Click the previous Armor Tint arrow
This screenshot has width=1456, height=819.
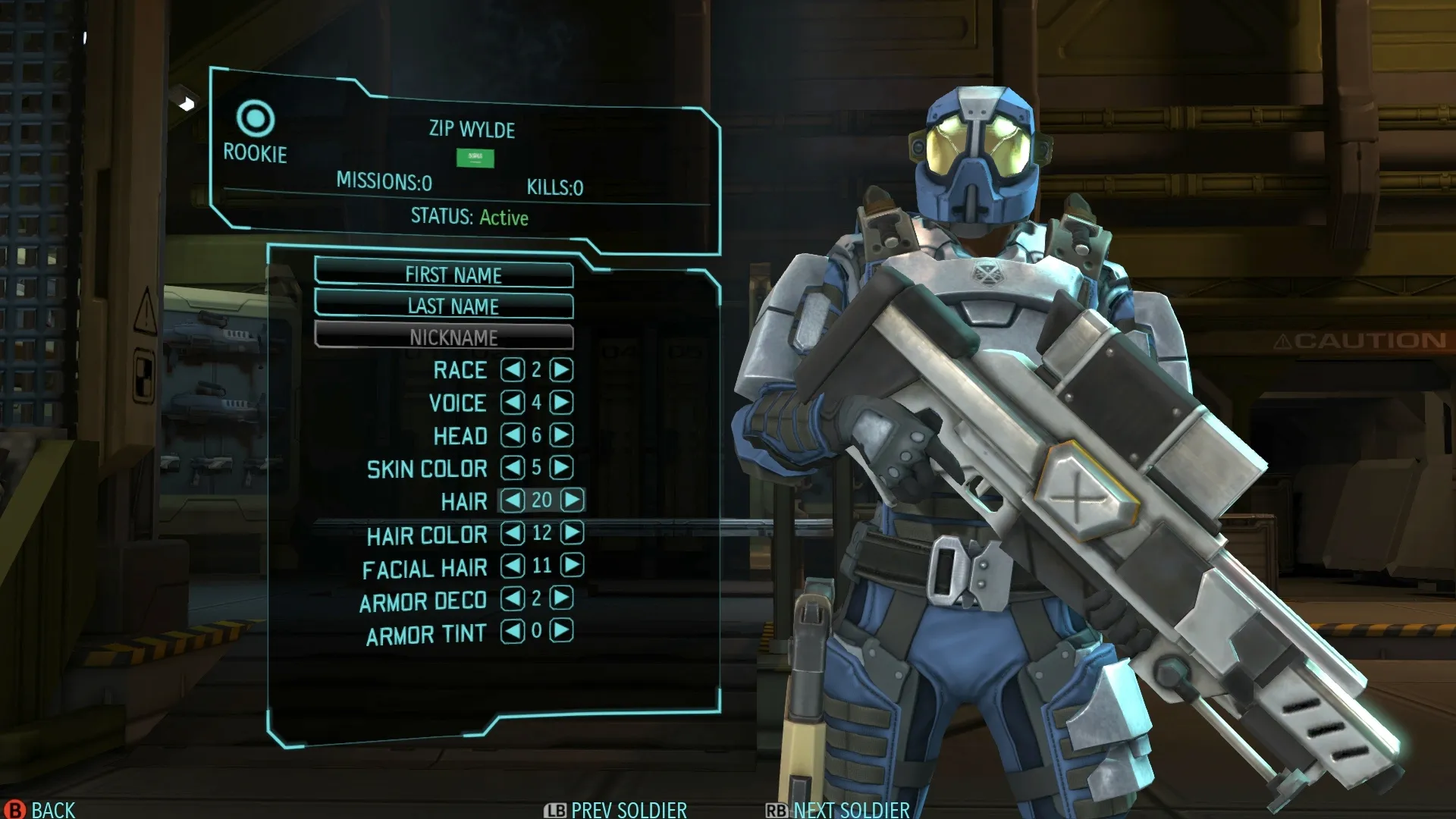513,631
